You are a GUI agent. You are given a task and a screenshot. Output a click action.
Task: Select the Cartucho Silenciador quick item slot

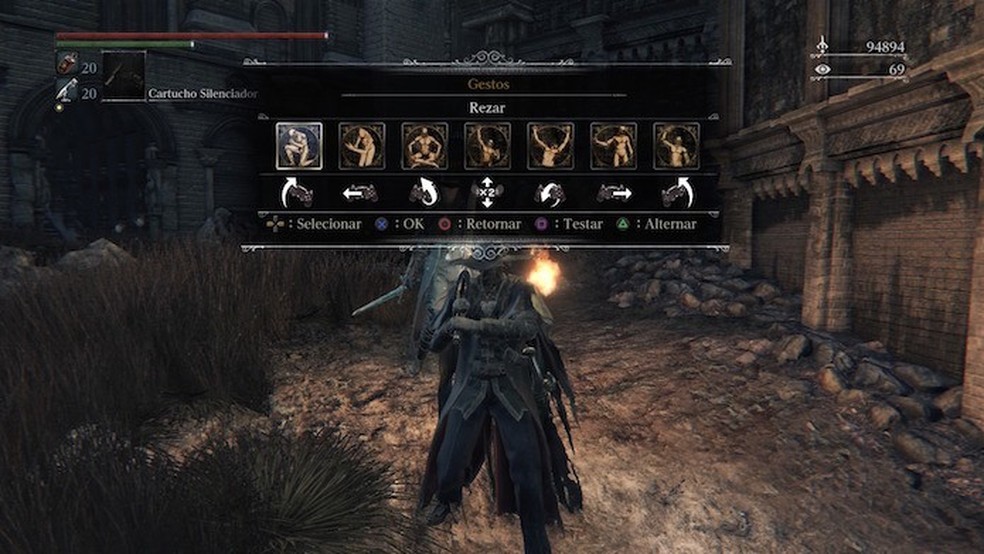pos(124,76)
